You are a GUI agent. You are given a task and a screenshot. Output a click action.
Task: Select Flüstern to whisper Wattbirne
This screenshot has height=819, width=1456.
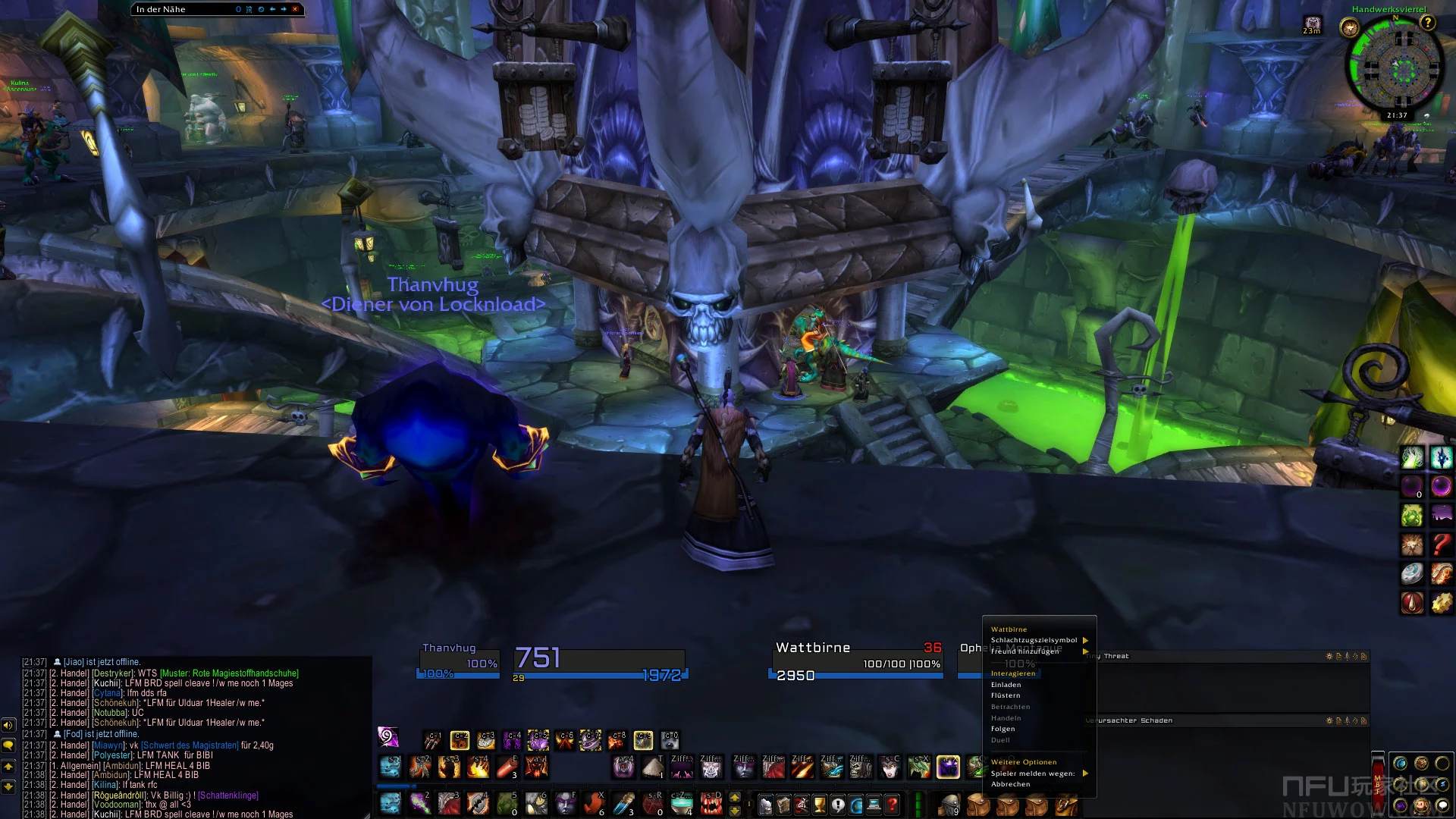(x=1006, y=695)
